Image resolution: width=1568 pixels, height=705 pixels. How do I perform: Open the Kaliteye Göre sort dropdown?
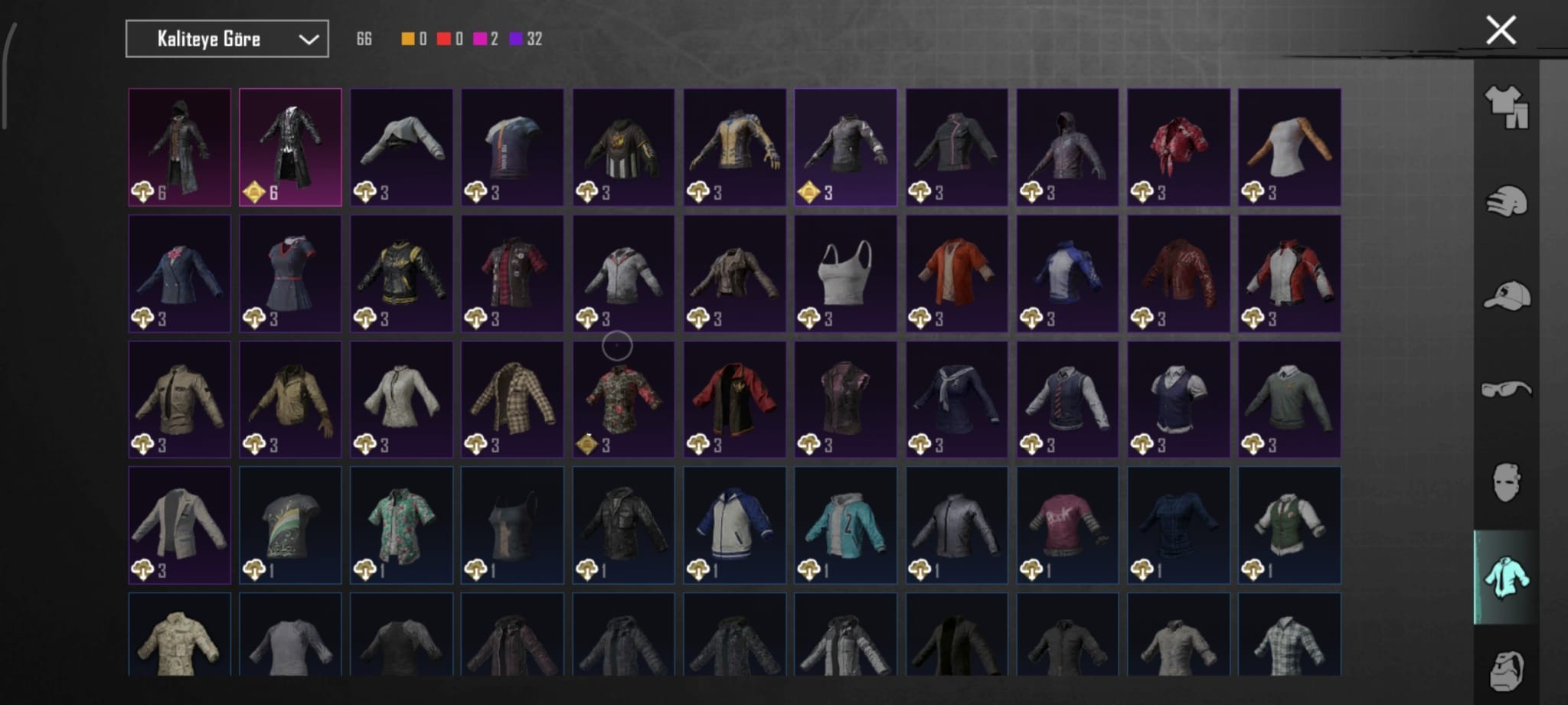pyautogui.click(x=227, y=39)
